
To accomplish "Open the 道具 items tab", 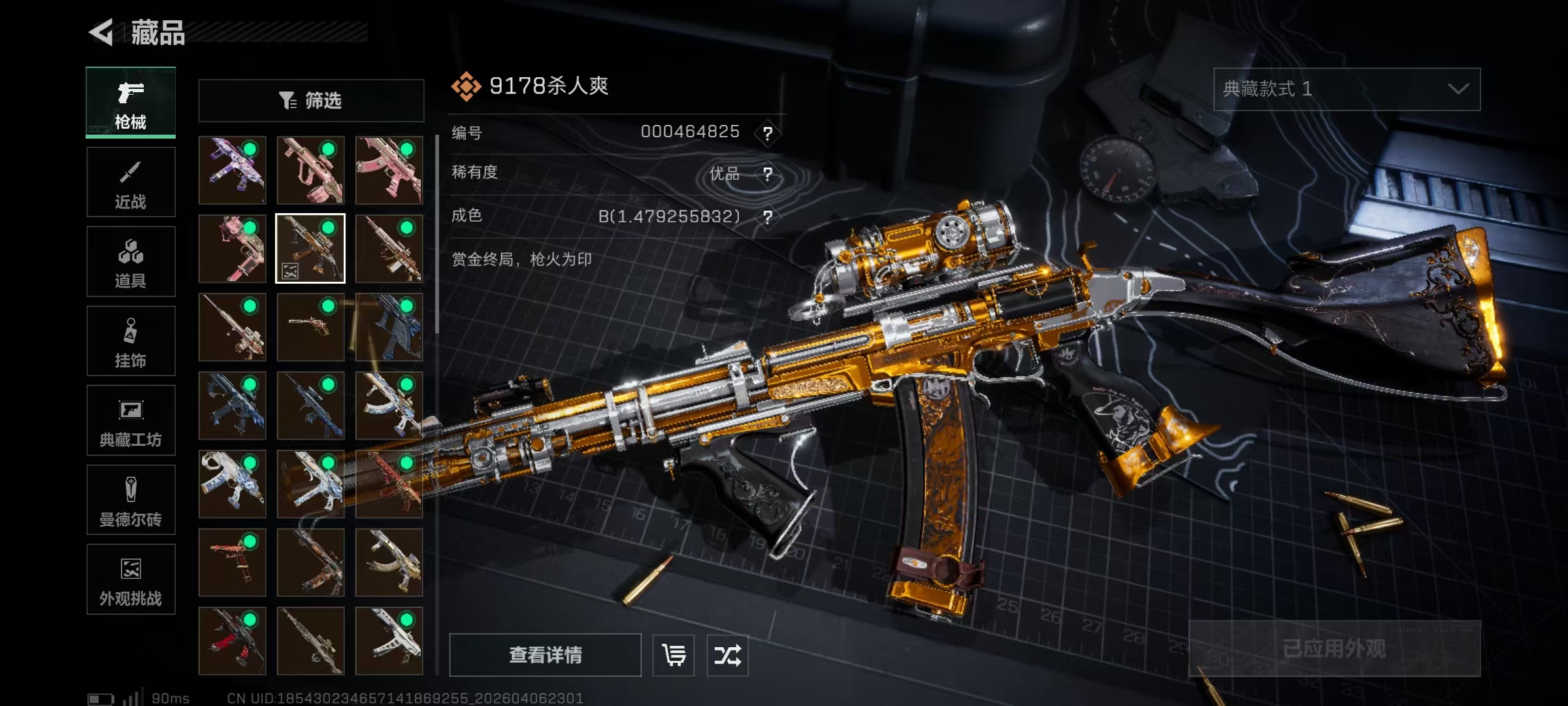I will click(x=131, y=261).
